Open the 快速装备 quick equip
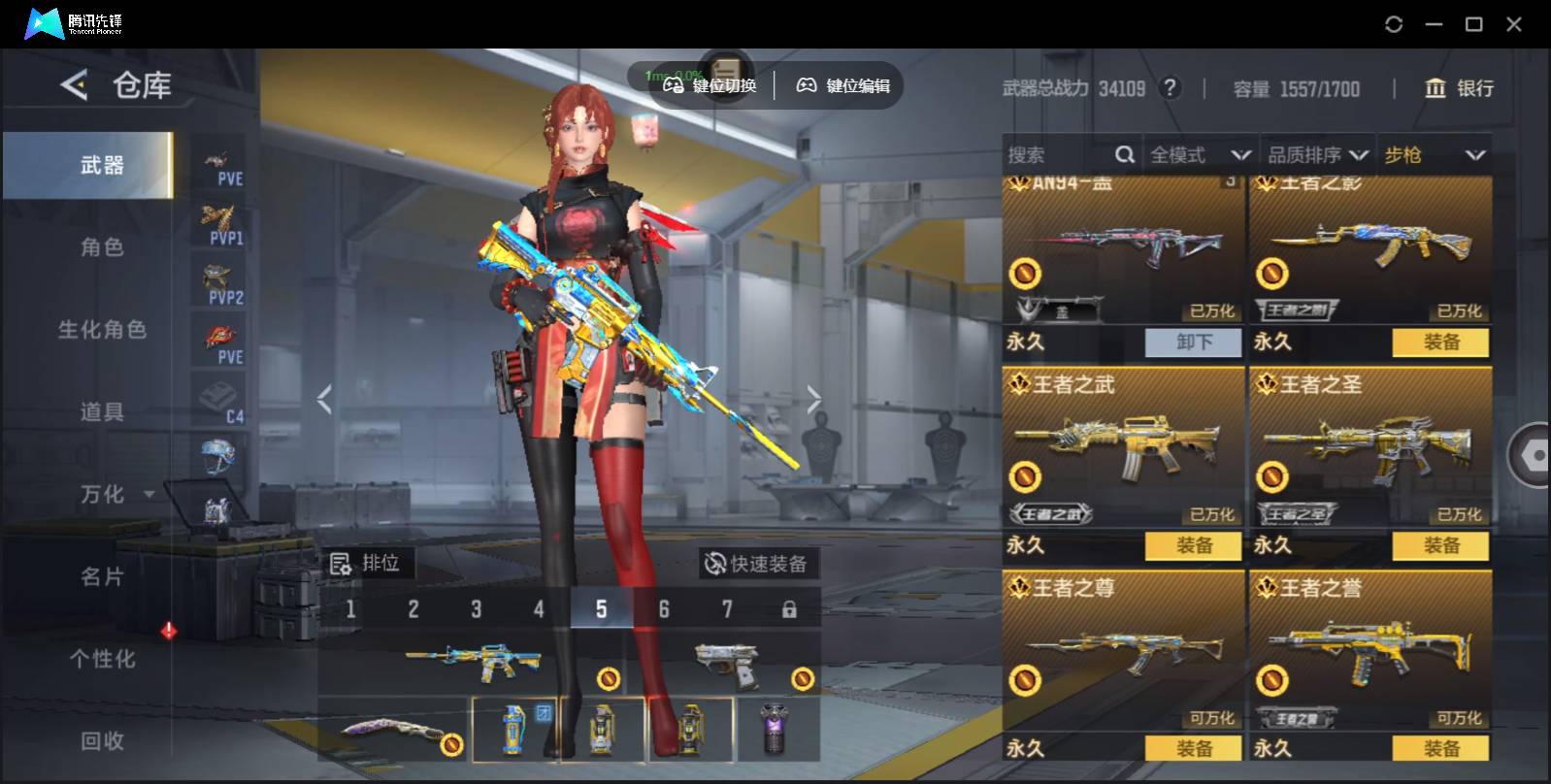The image size is (1551, 784). coord(758,564)
